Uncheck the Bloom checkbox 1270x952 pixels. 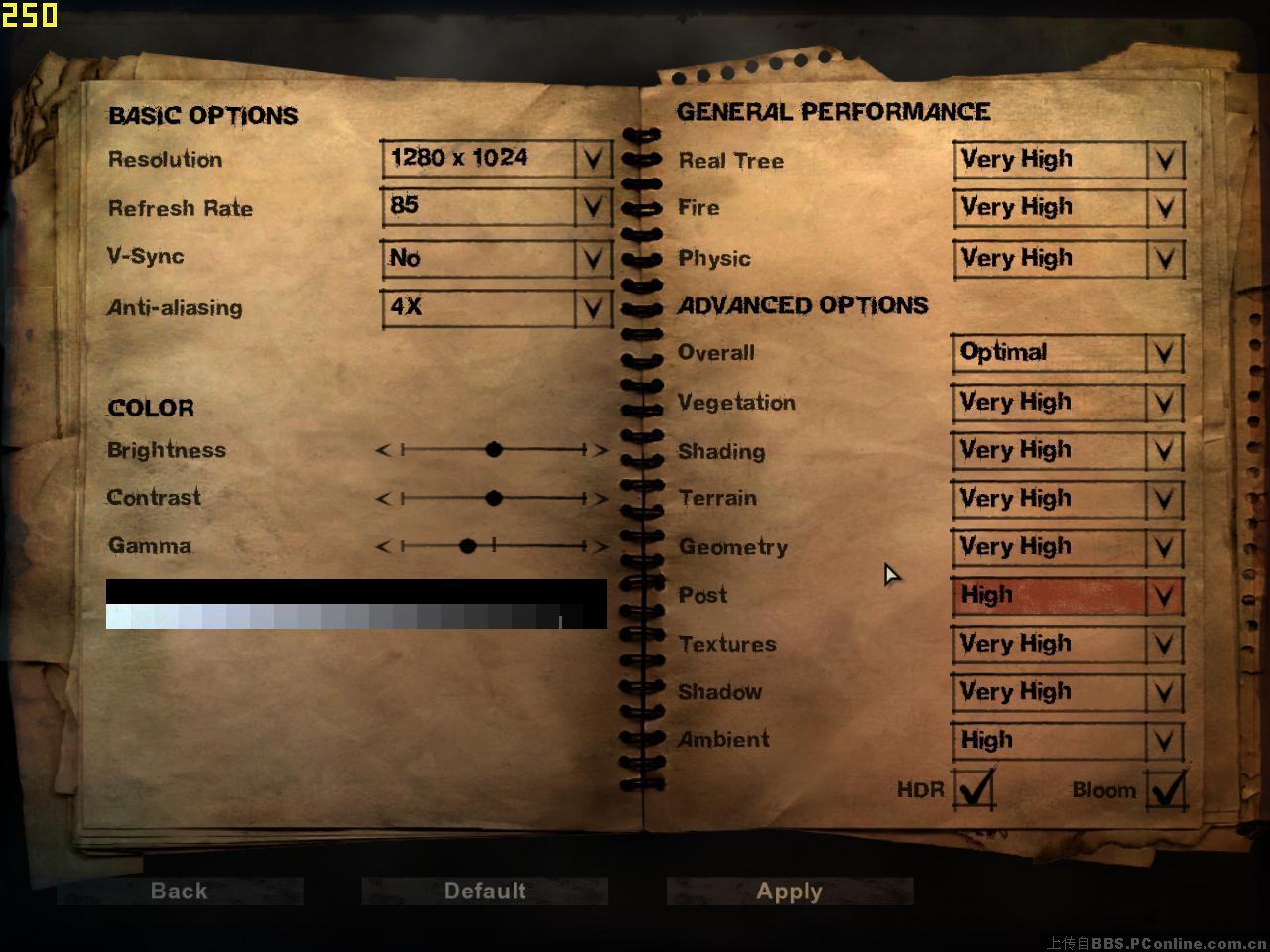(x=1165, y=789)
